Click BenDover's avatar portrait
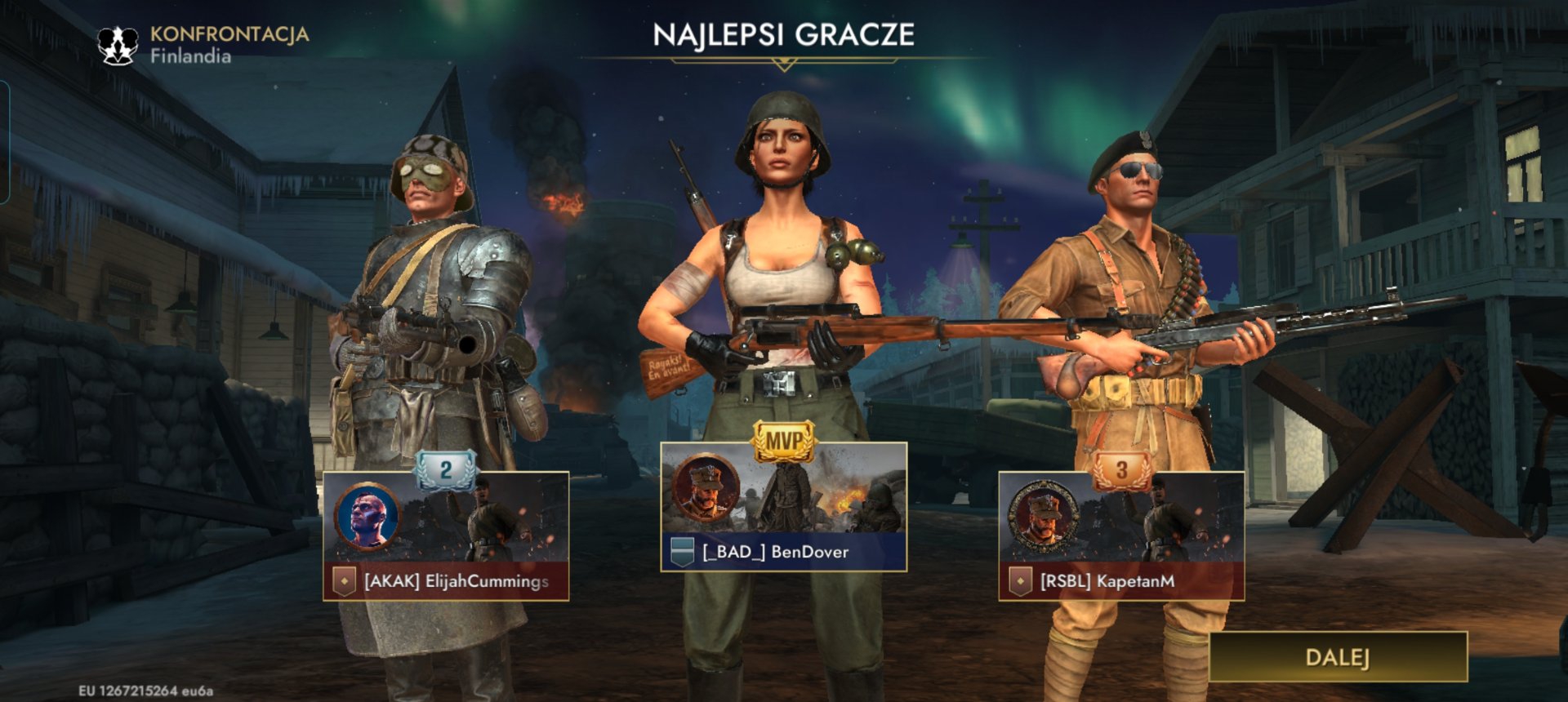The width and height of the screenshot is (1568, 702). (706, 488)
